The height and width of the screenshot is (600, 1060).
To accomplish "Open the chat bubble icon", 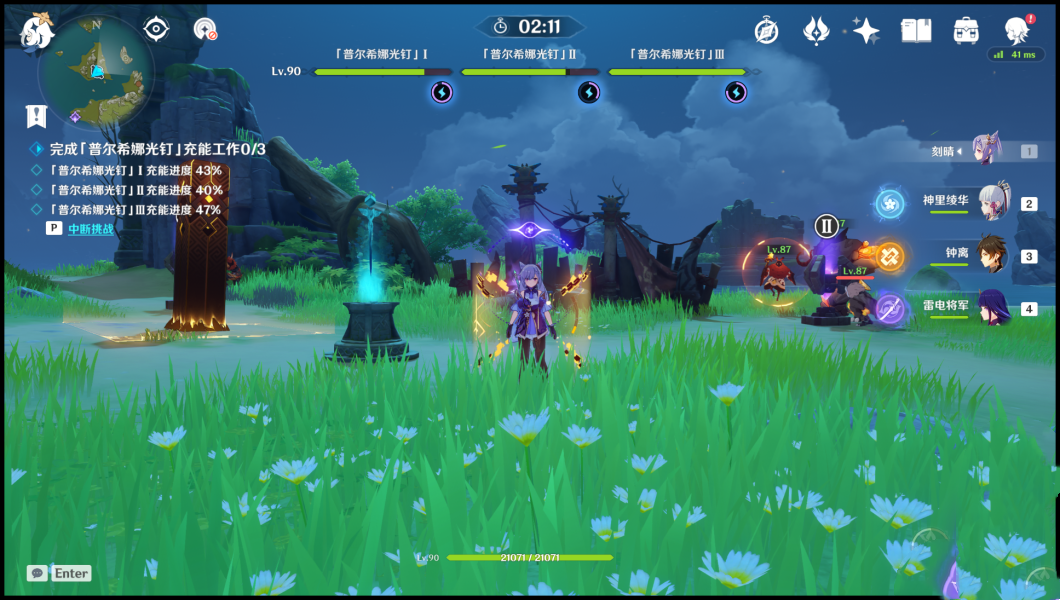I will 37,573.
